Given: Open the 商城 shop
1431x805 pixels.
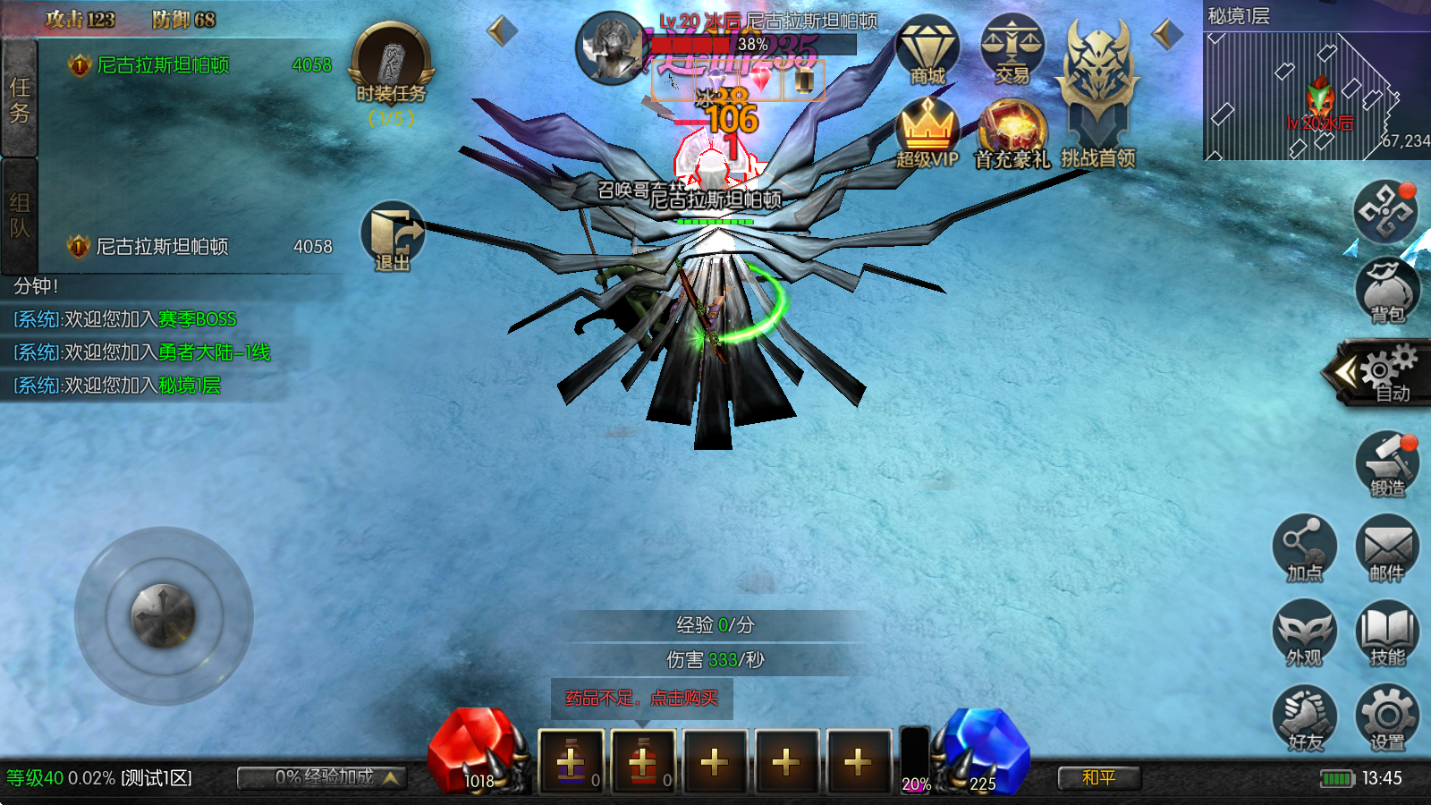Looking at the screenshot, I should [927, 50].
